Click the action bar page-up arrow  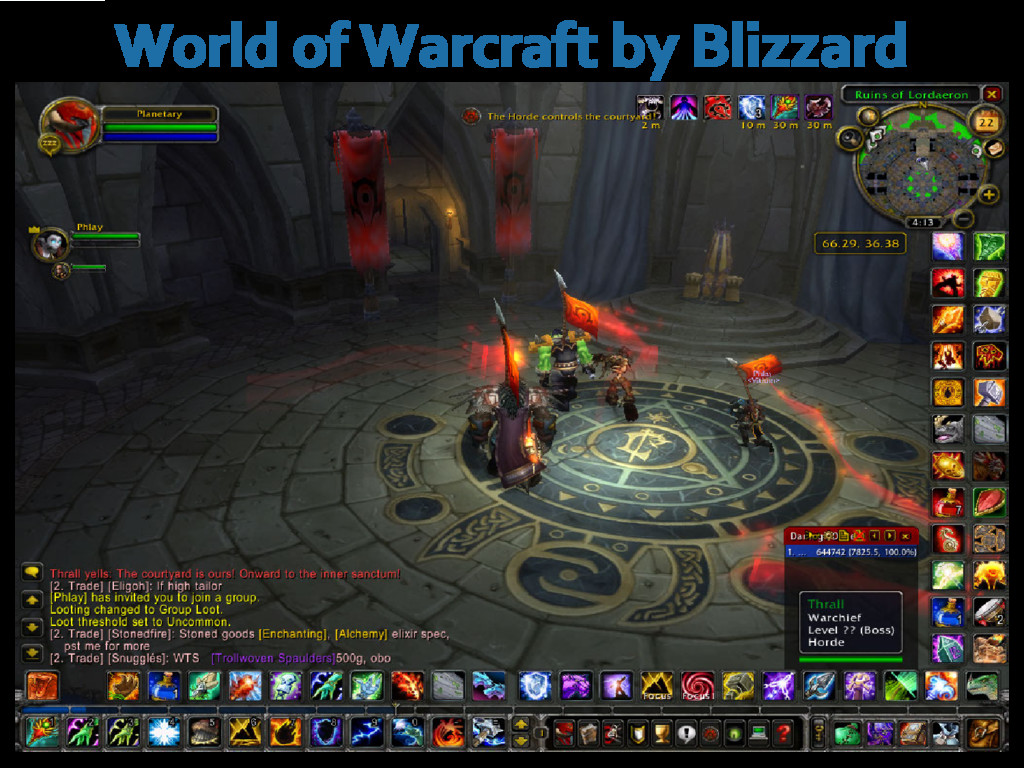pyautogui.click(x=520, y=724)
